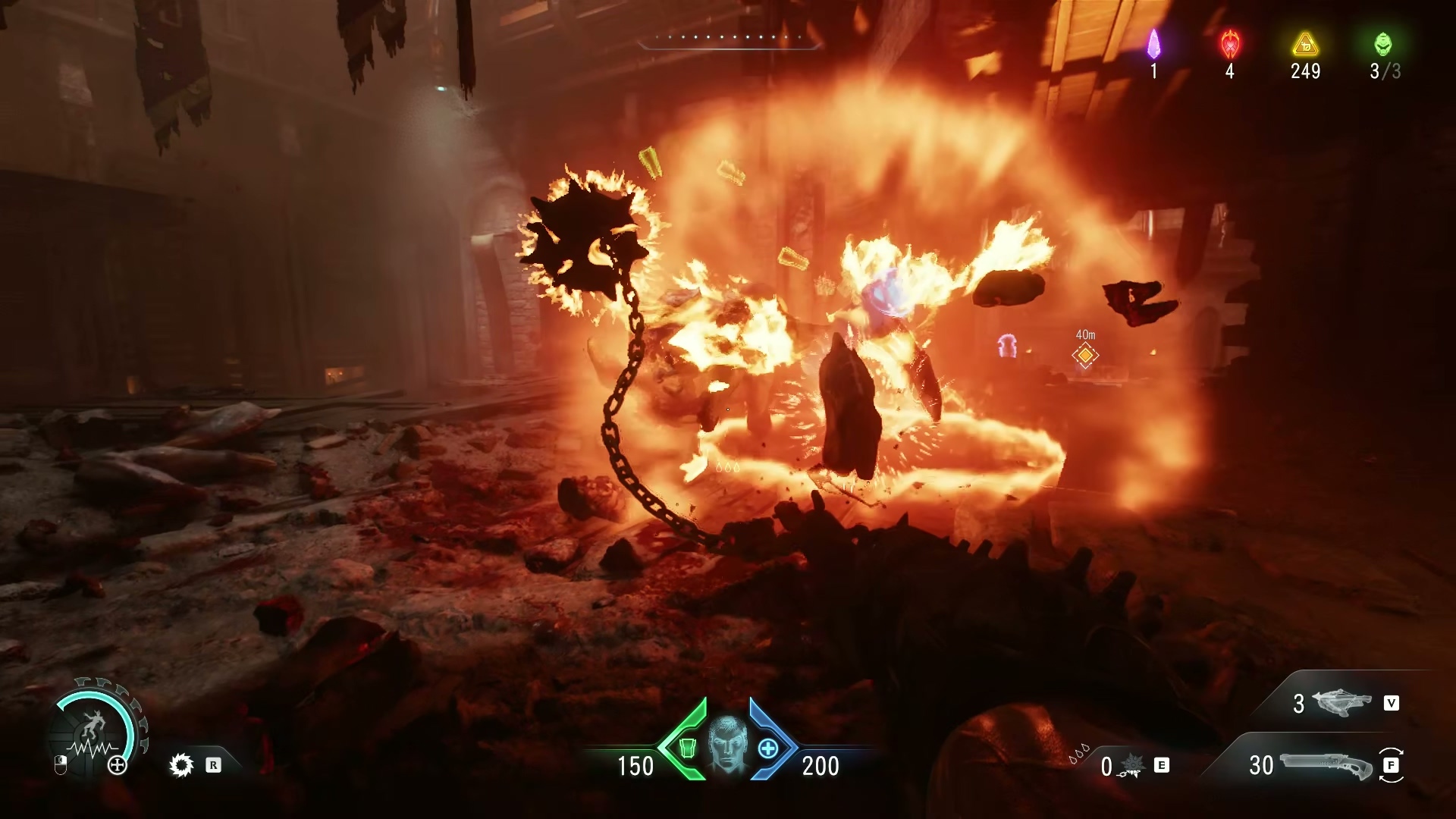Select the blue health cross icon
Viewport: 1456px width, 819px height.
click(768, 748)
